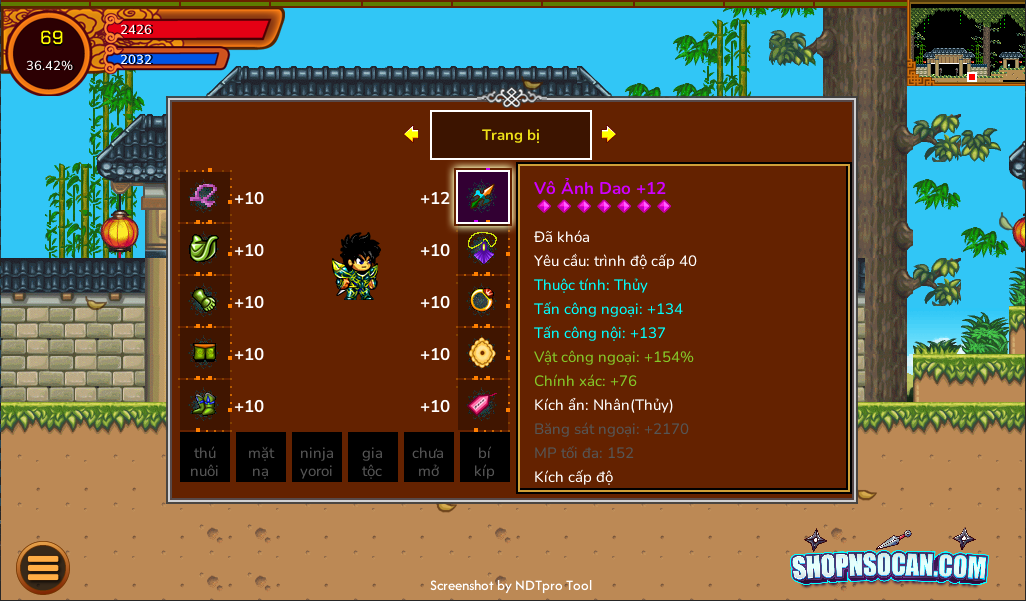Select the gold ring slot
Viewport: 1026px width, 601px height.
(x=483, y=301)
